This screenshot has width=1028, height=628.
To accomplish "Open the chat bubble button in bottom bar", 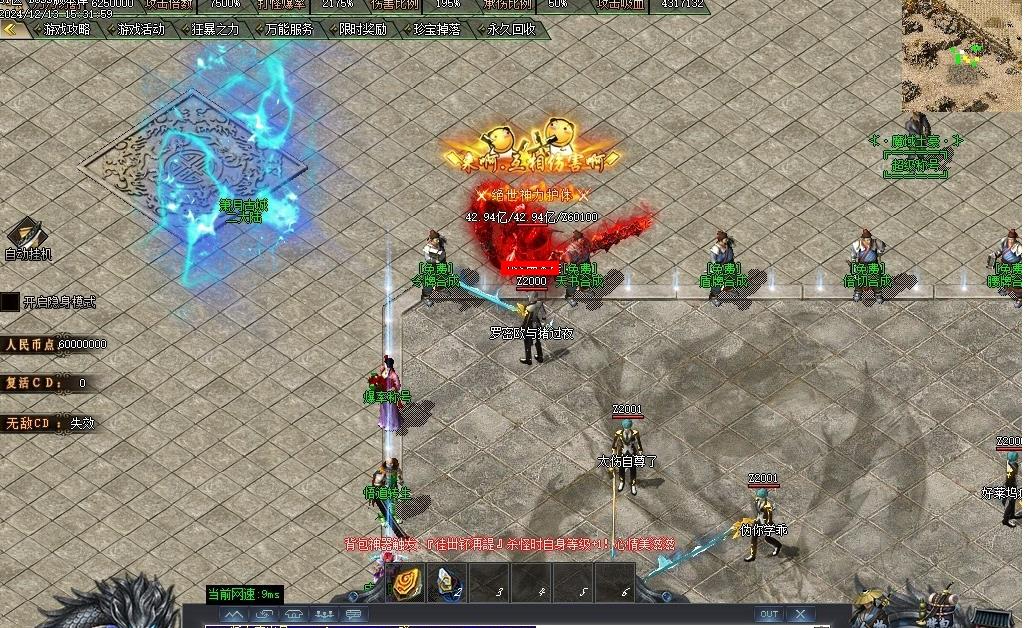I will point(354,614).
